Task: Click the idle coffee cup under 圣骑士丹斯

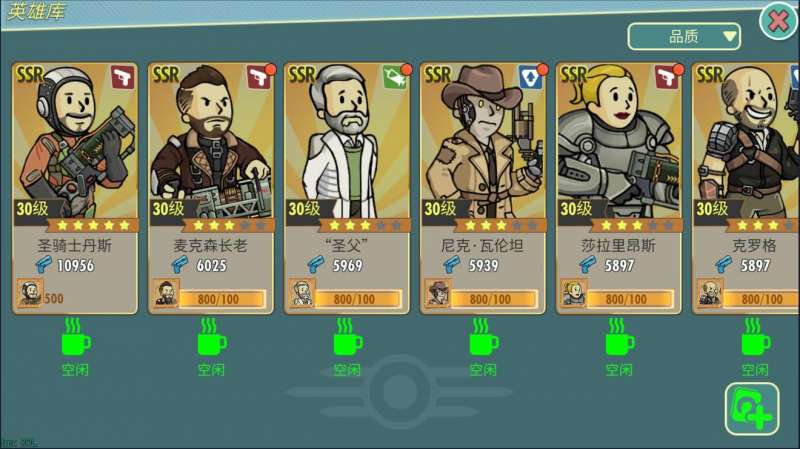Action: click(75, 338)
